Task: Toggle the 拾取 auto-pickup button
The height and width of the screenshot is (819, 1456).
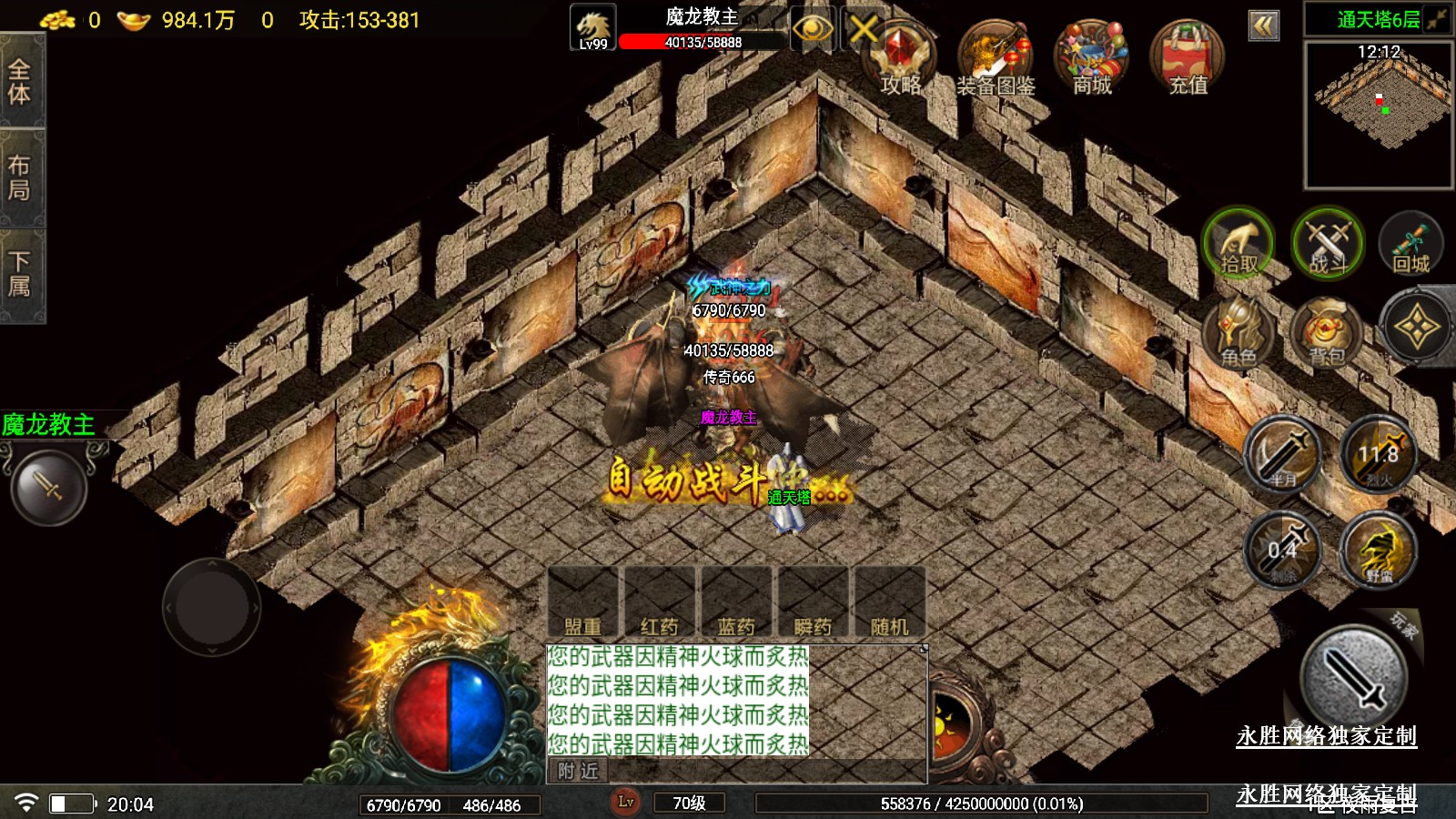Action: coord(1239,244)
